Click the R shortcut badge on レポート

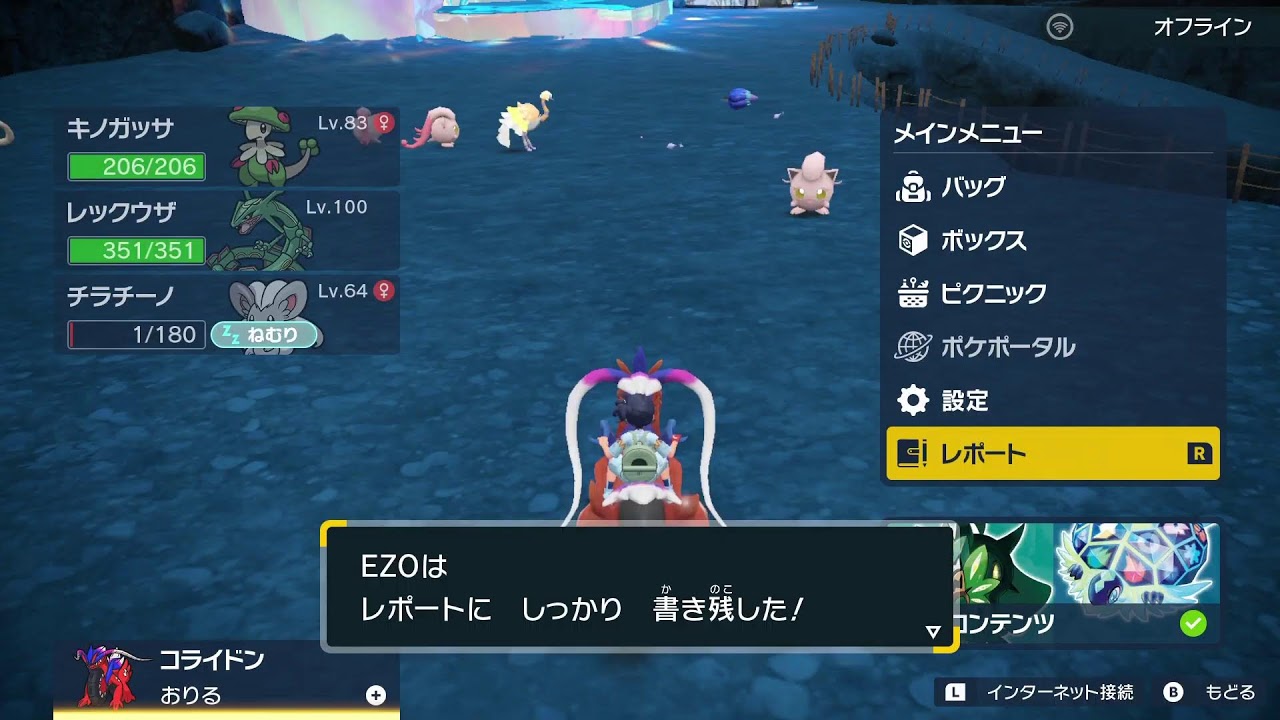tap(1196, 453)
